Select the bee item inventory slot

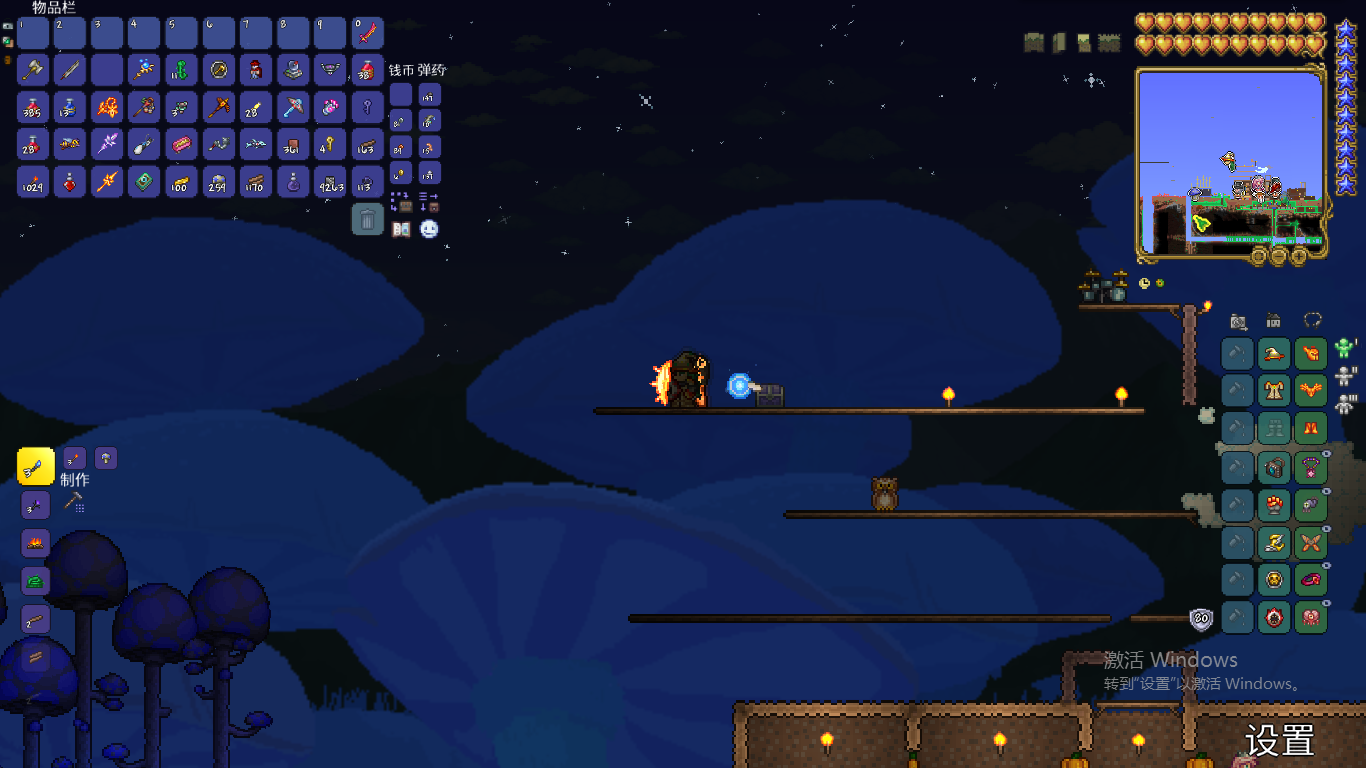point(70,144)
